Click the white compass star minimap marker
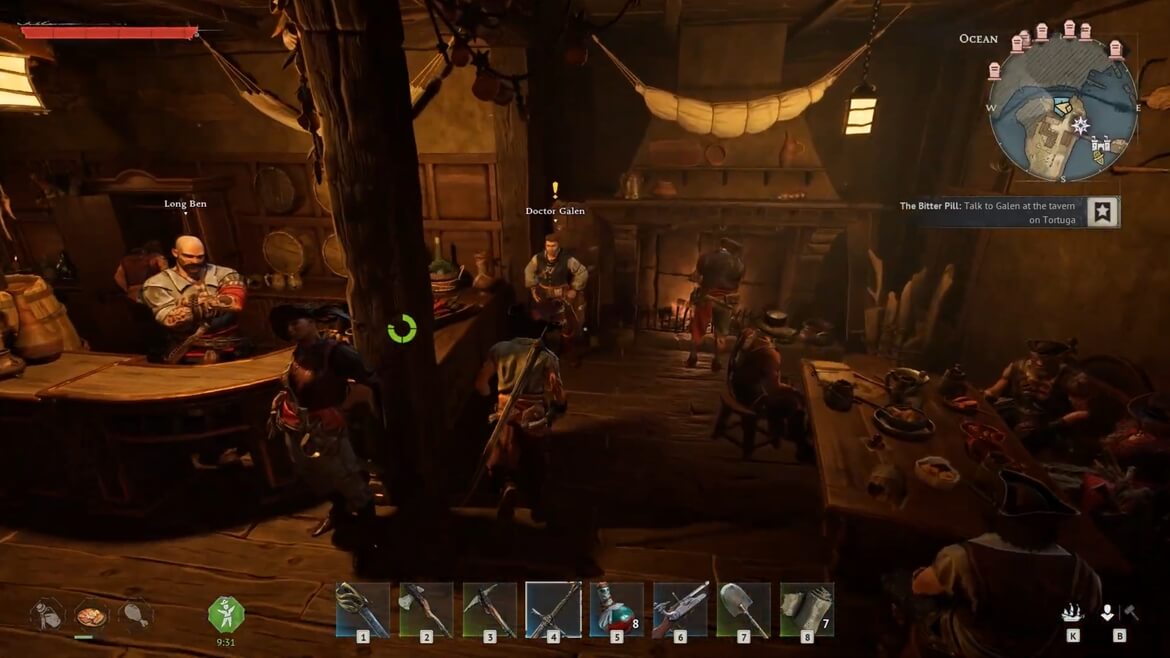The width and height of the screenshot is (1170, 658). click(1080, 125)
